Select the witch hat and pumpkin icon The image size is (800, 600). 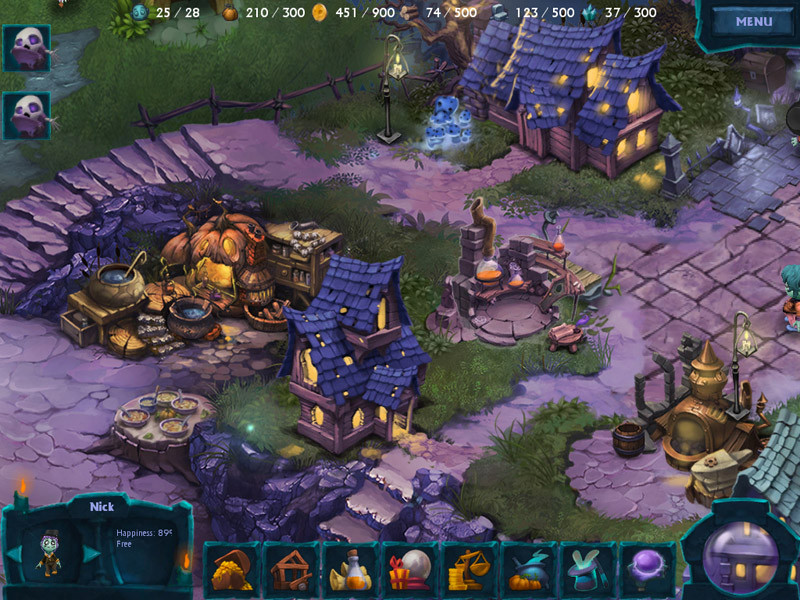527,570
